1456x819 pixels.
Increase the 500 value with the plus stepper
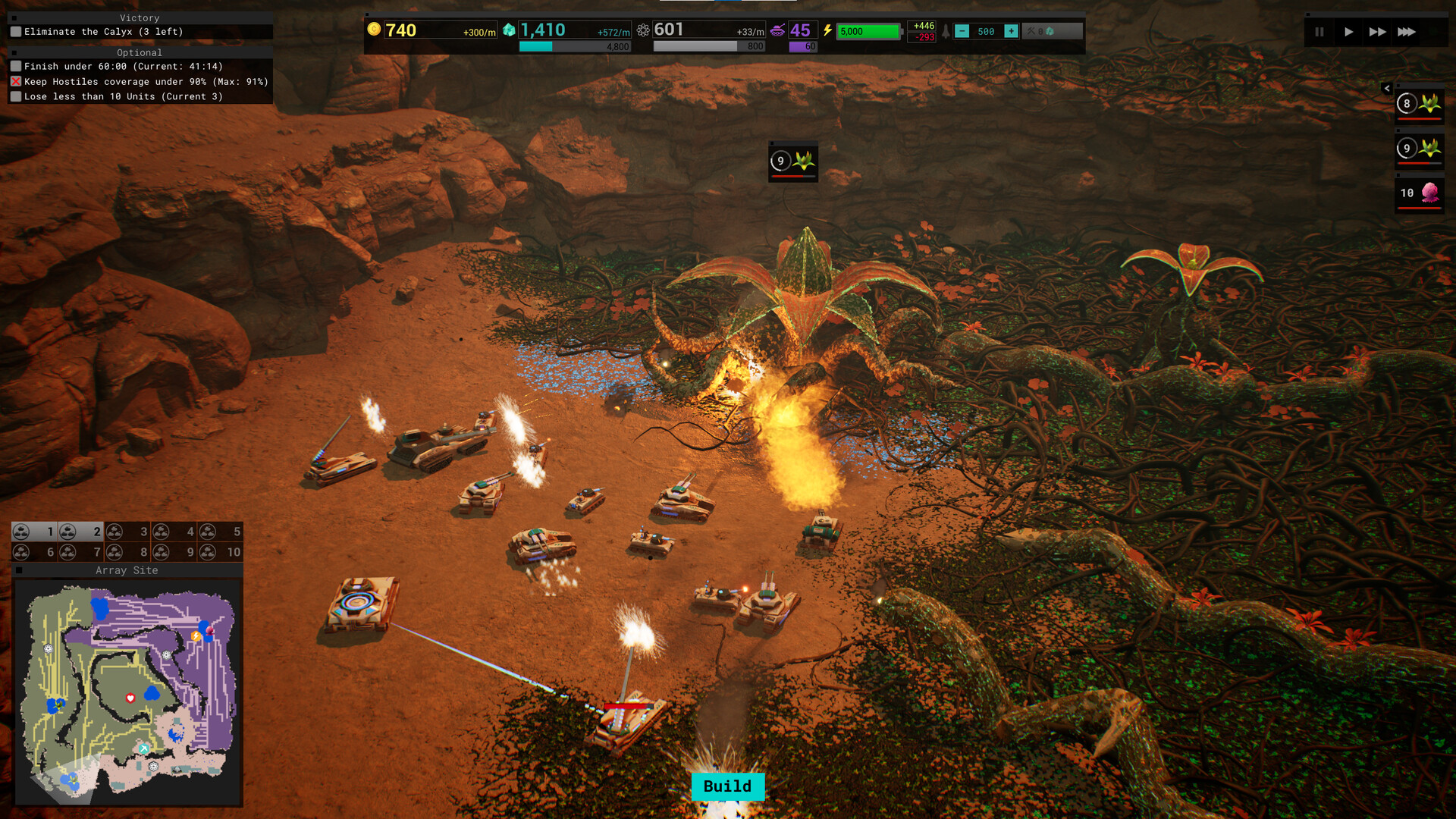tap(1011, 31)
